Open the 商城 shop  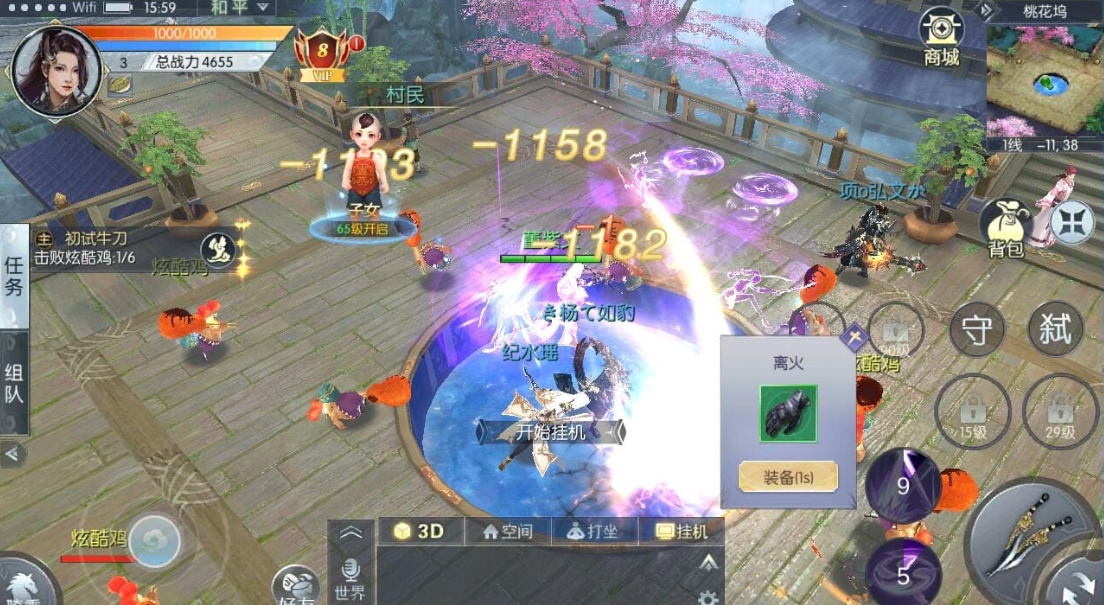941,37
